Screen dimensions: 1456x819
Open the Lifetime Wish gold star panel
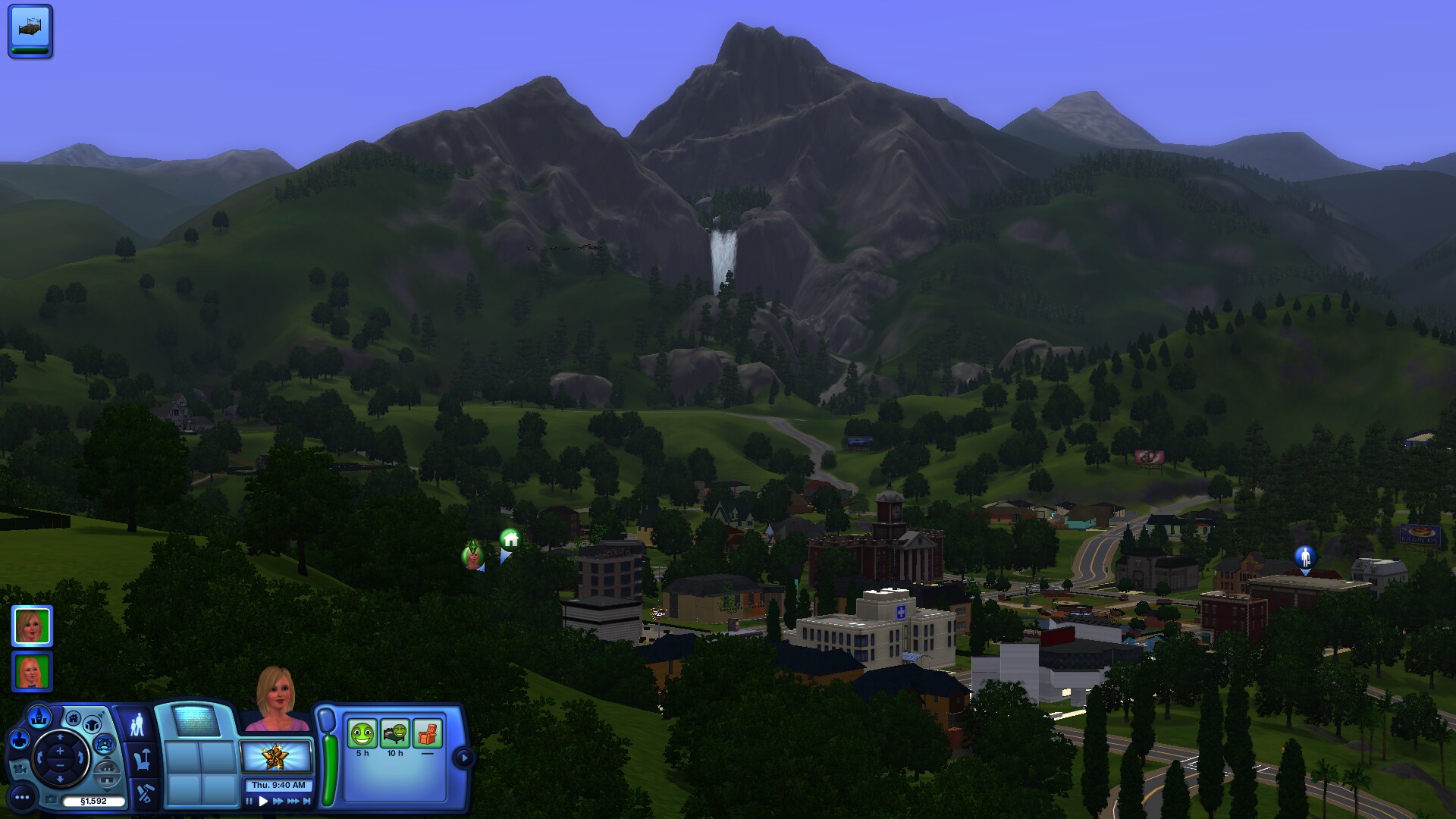(x=275, y=757)
